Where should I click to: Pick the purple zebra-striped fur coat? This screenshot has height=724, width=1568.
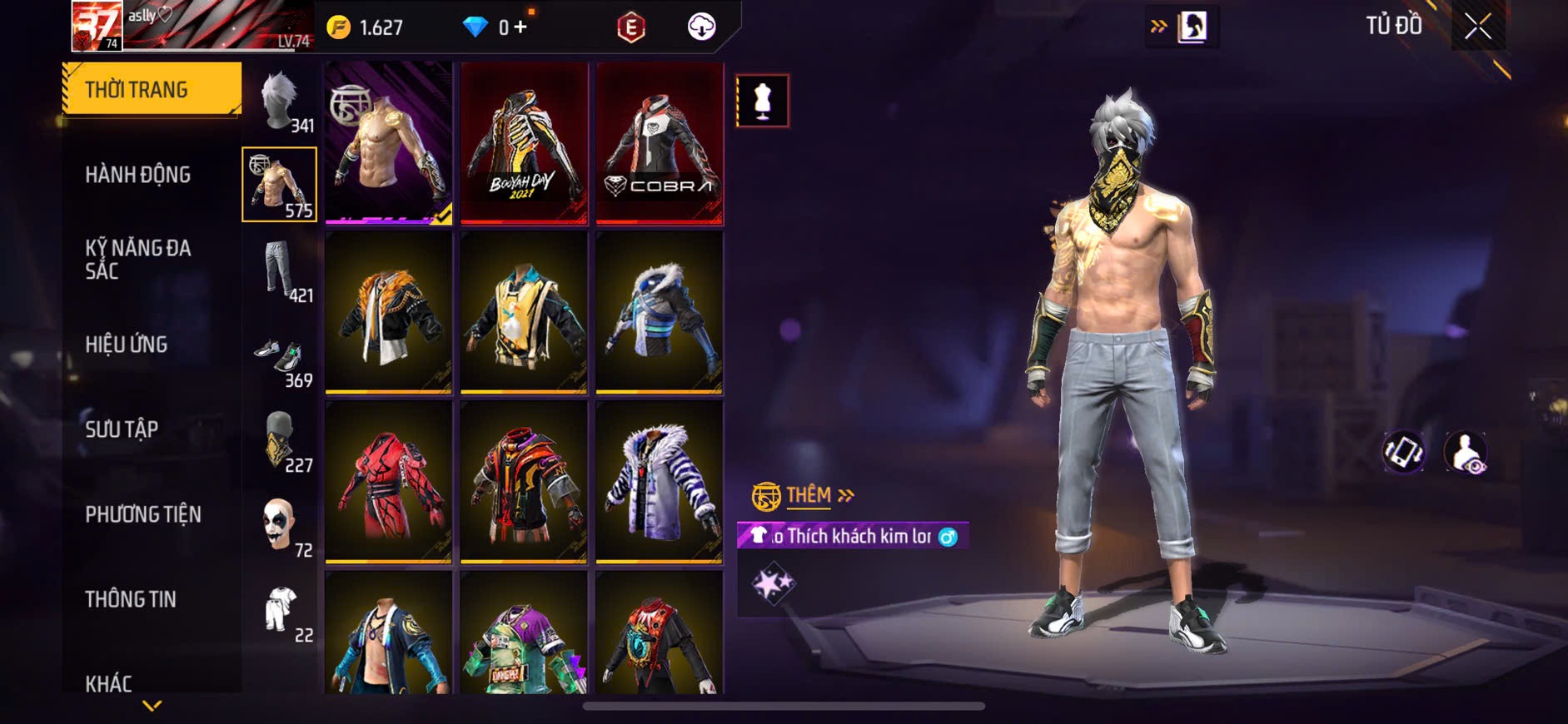[x=660, y=483]
